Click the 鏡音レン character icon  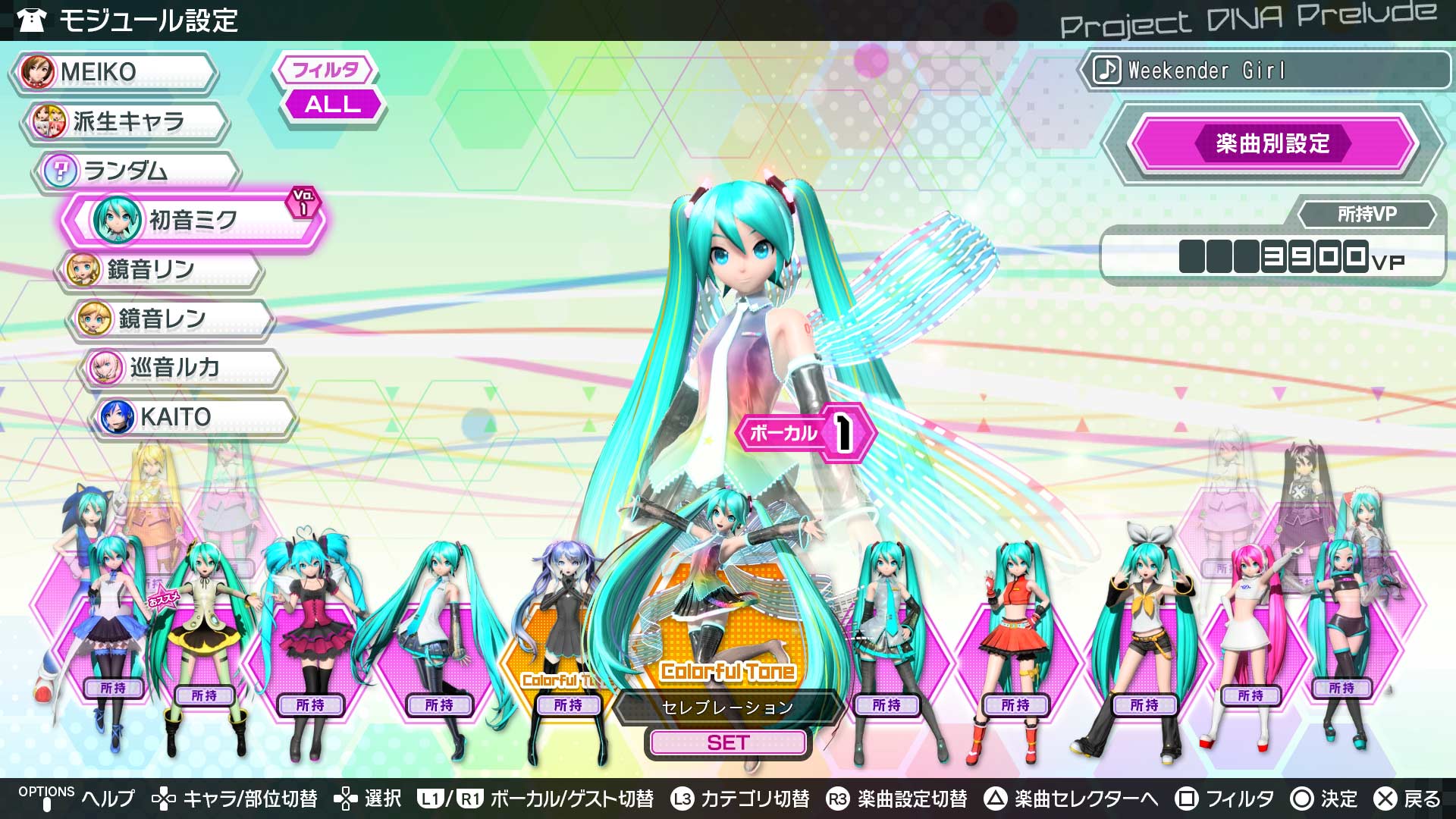pyautogui.click(x=93, y=319)
